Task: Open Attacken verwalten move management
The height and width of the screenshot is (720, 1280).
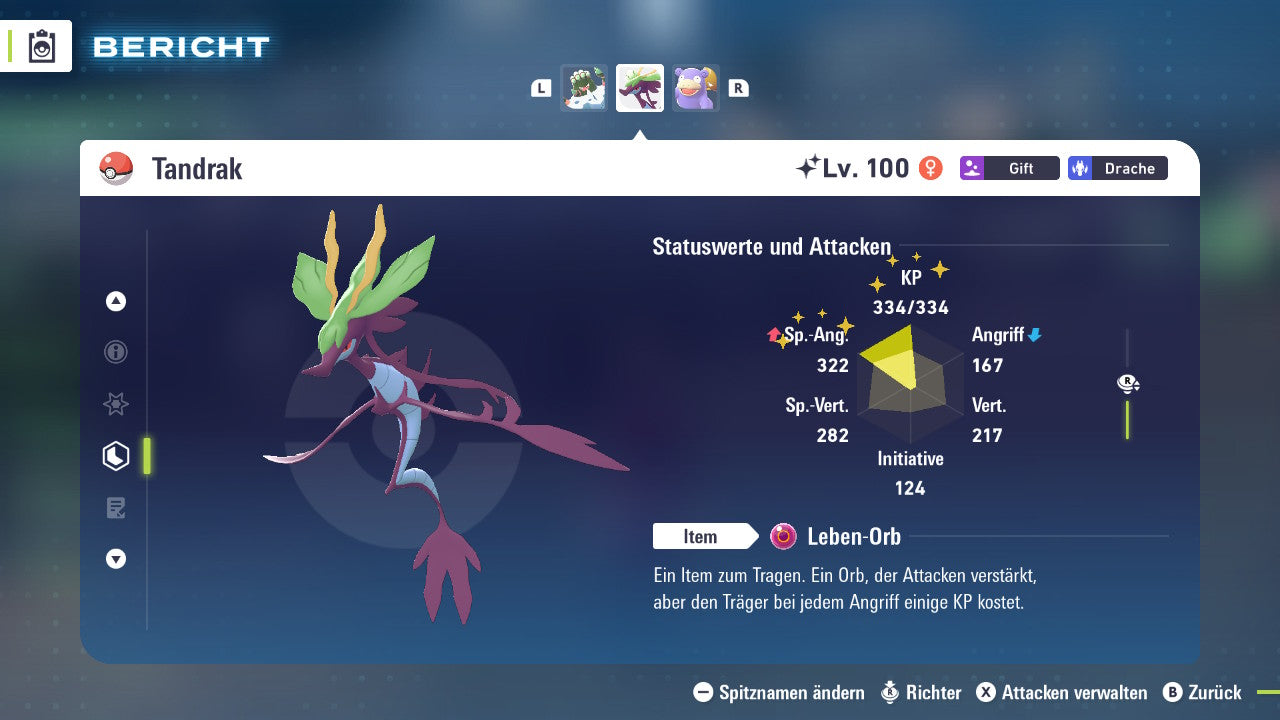Action: tap(1062, 692)
